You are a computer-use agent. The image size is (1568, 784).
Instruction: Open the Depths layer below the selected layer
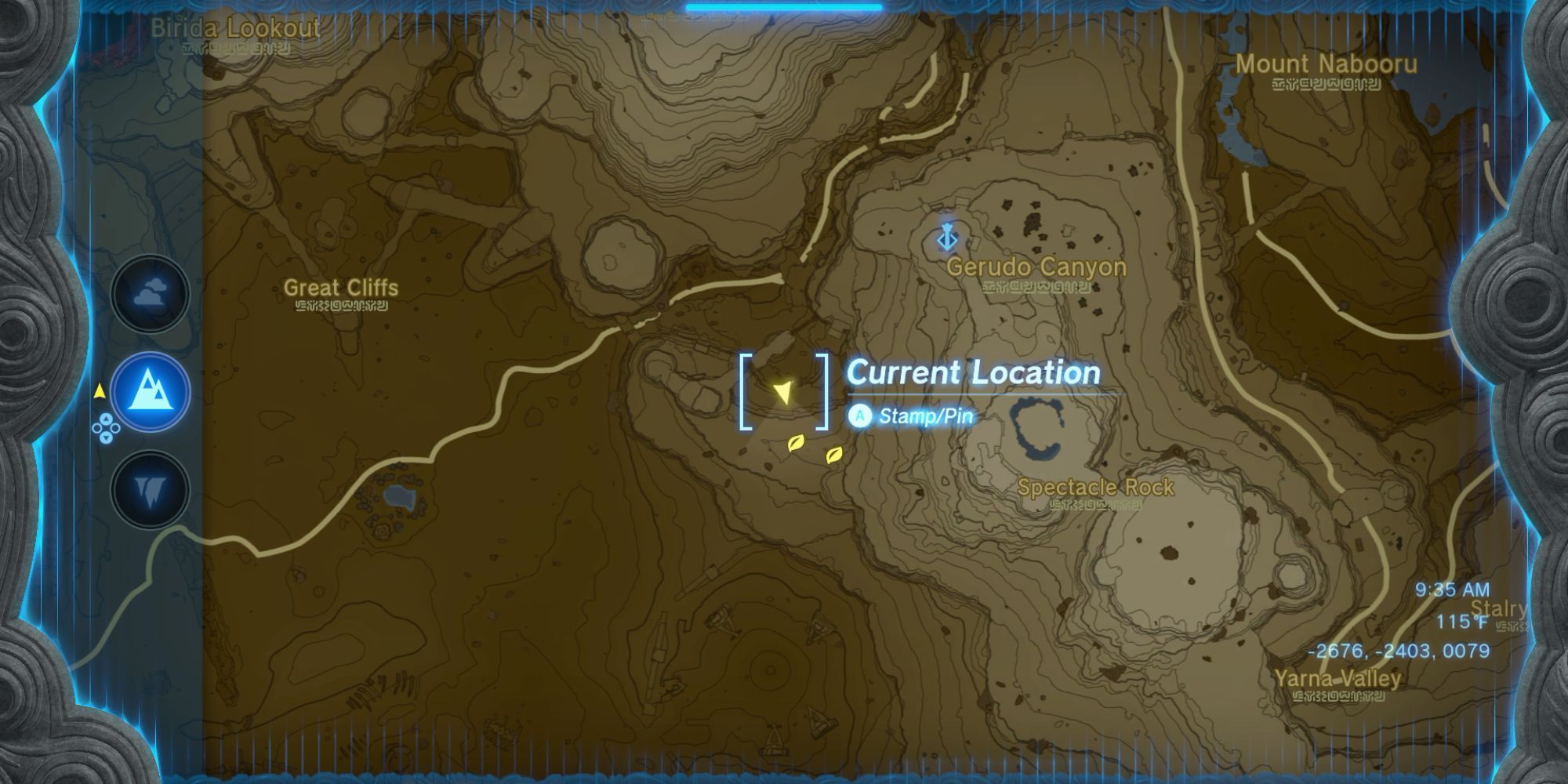click(x=151, y=488)
